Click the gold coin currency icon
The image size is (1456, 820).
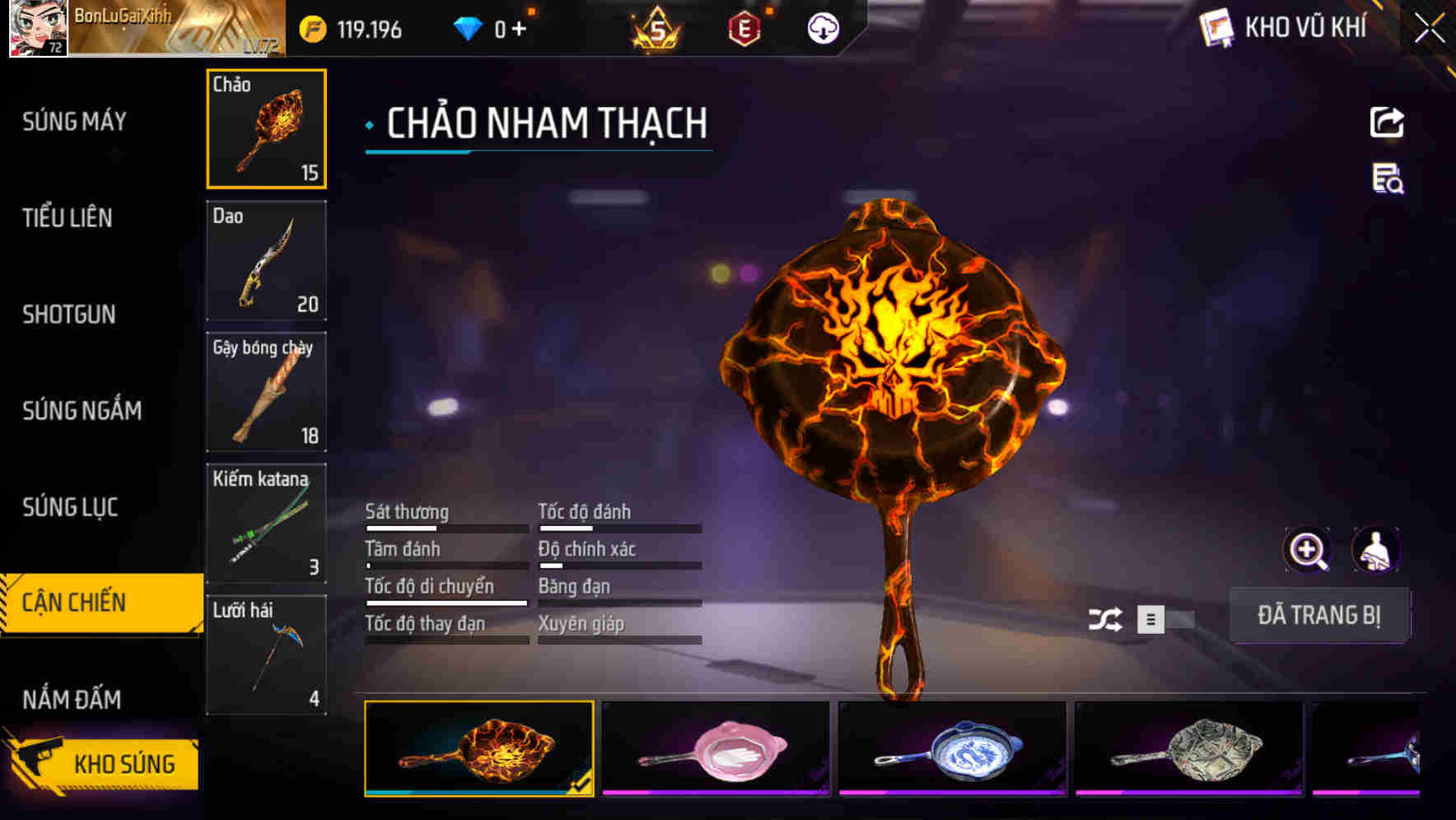[x=313, y=27]
